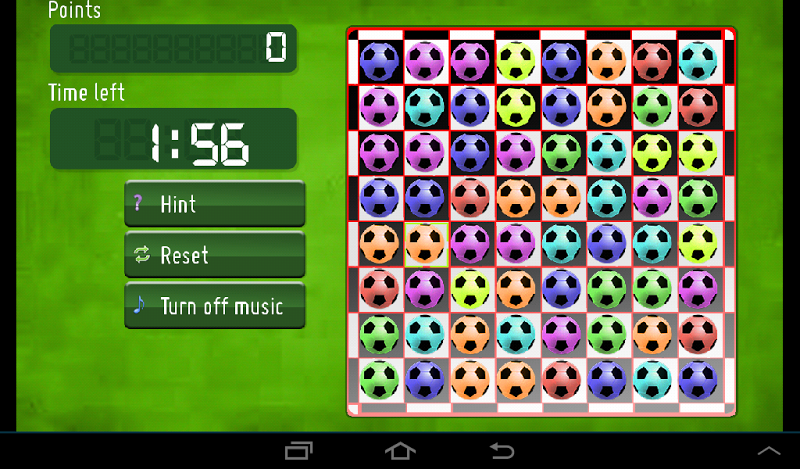Request a Hint for the next move
This screenshot has height=469, width=800.
coord(214,204)
